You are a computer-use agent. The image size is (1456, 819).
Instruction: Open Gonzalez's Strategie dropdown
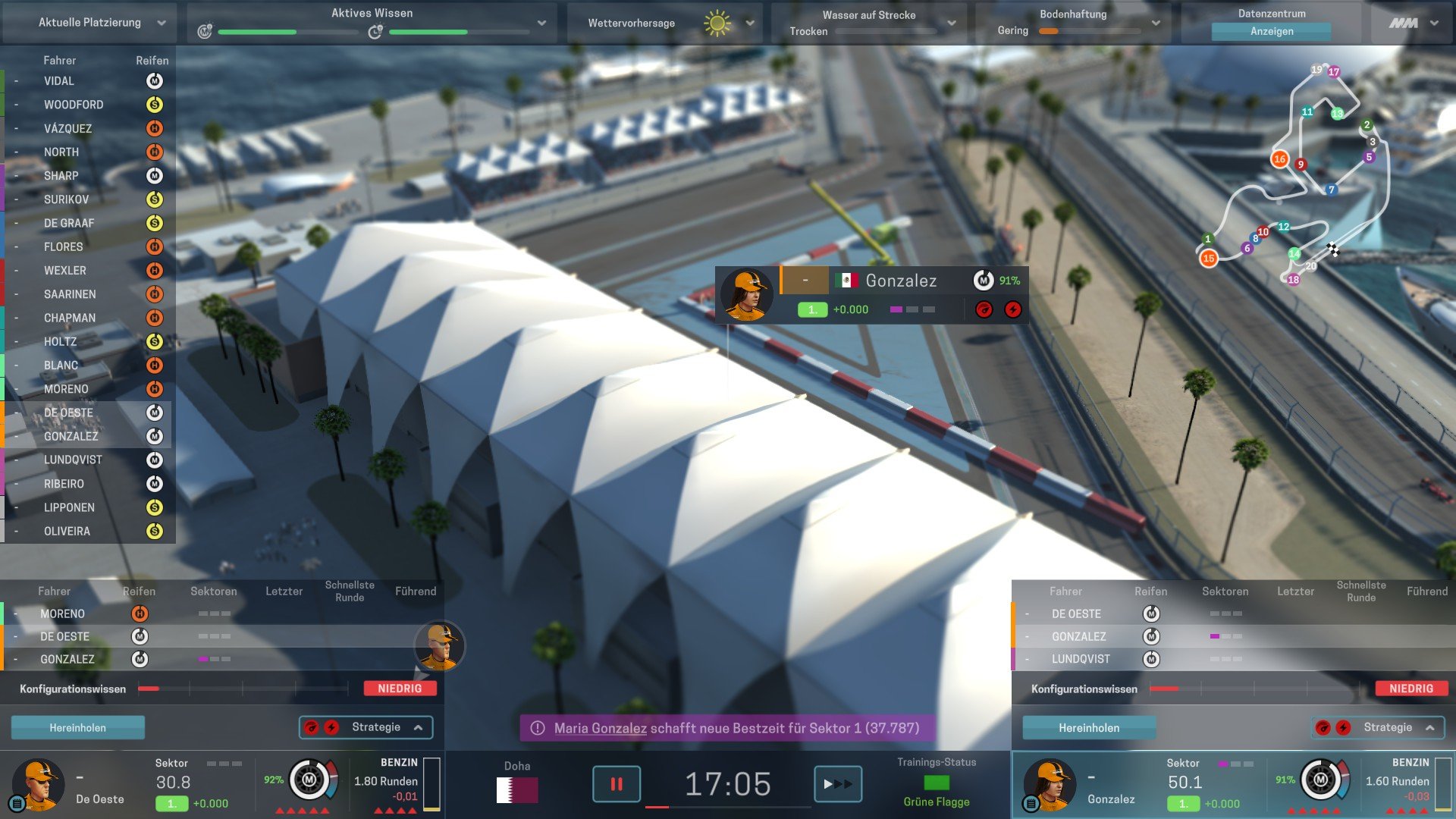1378,727
